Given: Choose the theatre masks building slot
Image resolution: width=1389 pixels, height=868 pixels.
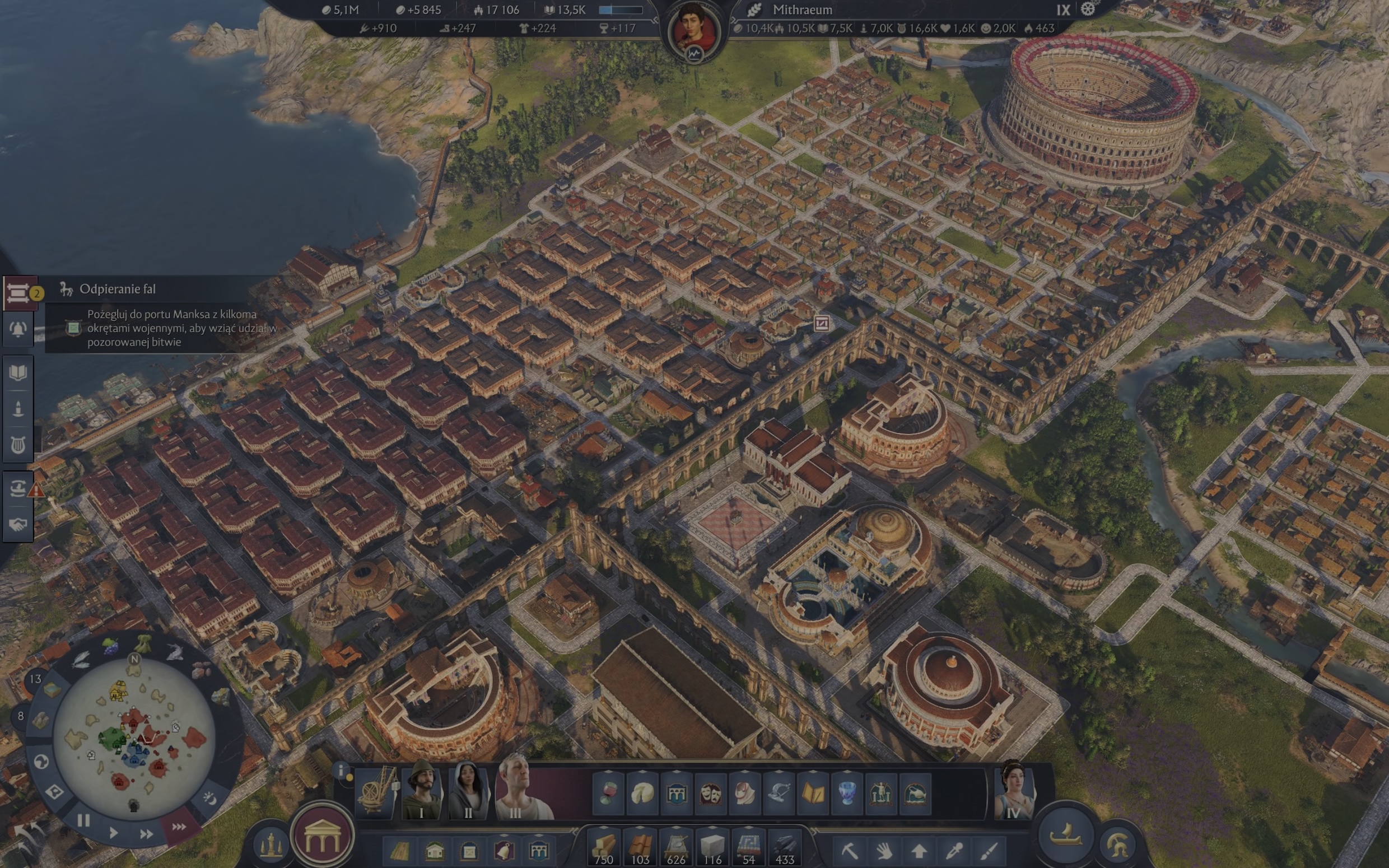Looking at the screenshot, I should (x=711, y=794).
